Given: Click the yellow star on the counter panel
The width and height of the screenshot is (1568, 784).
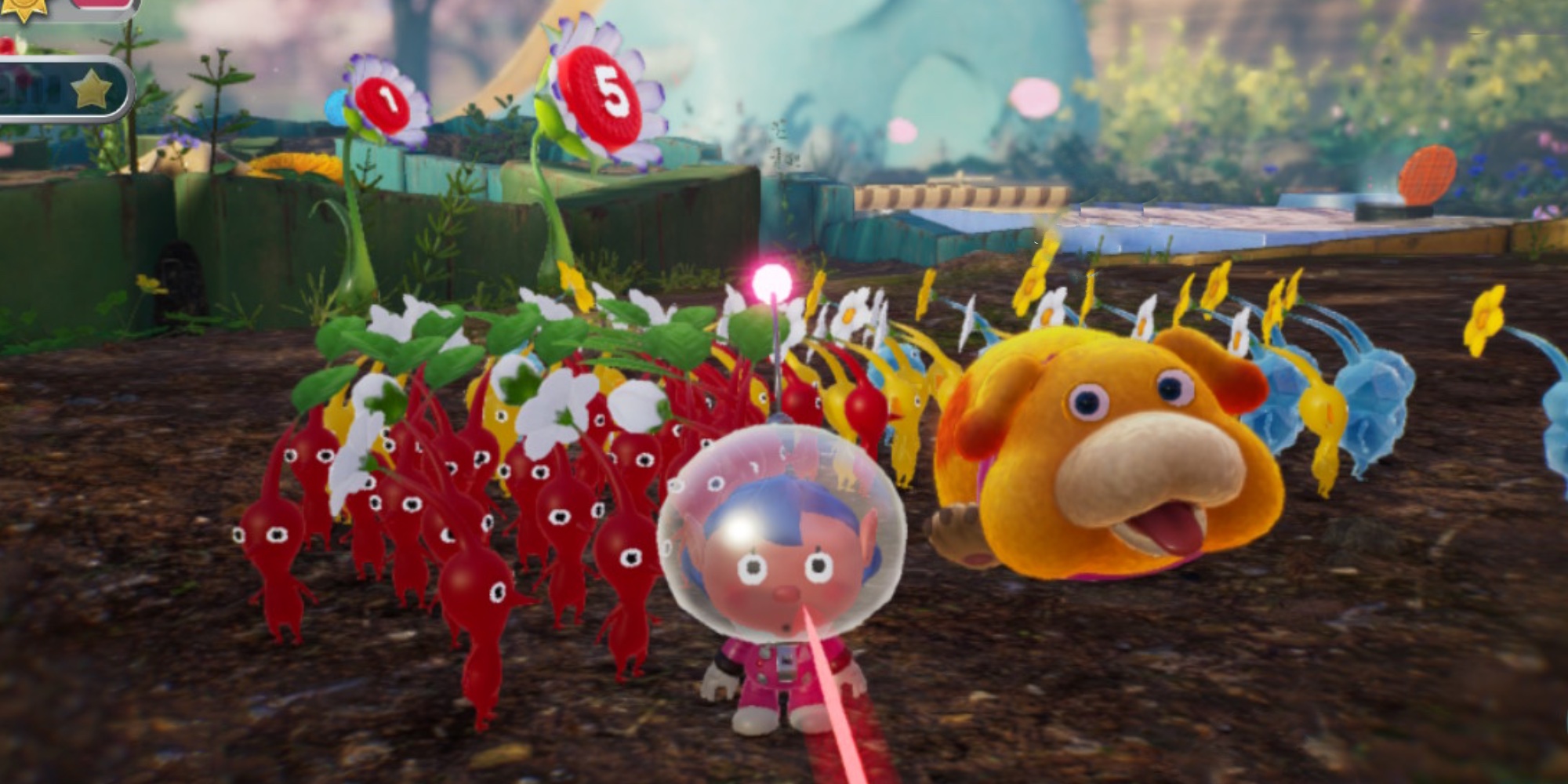Looking at the screenshot, I should [x=92, y=88].
